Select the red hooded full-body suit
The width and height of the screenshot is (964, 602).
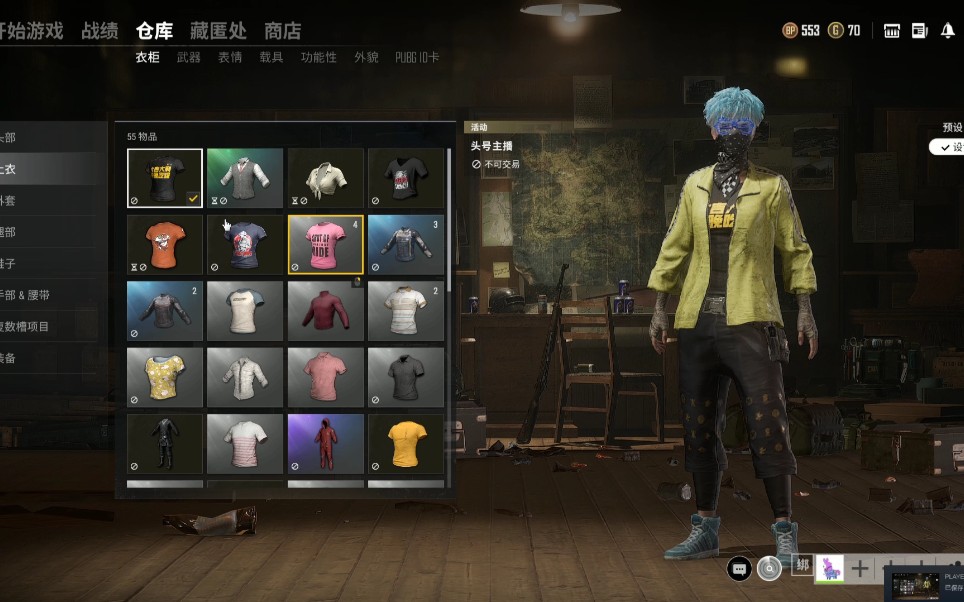tap(325, 443)
